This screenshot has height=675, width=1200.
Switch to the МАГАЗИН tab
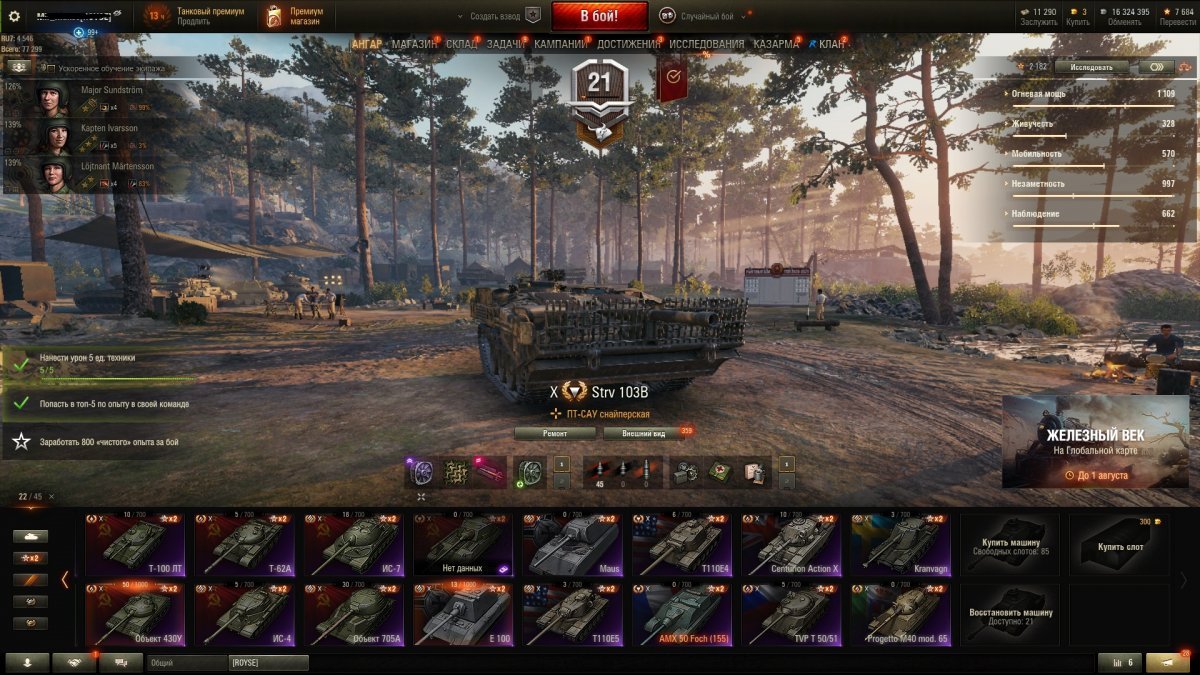[414, 44]
